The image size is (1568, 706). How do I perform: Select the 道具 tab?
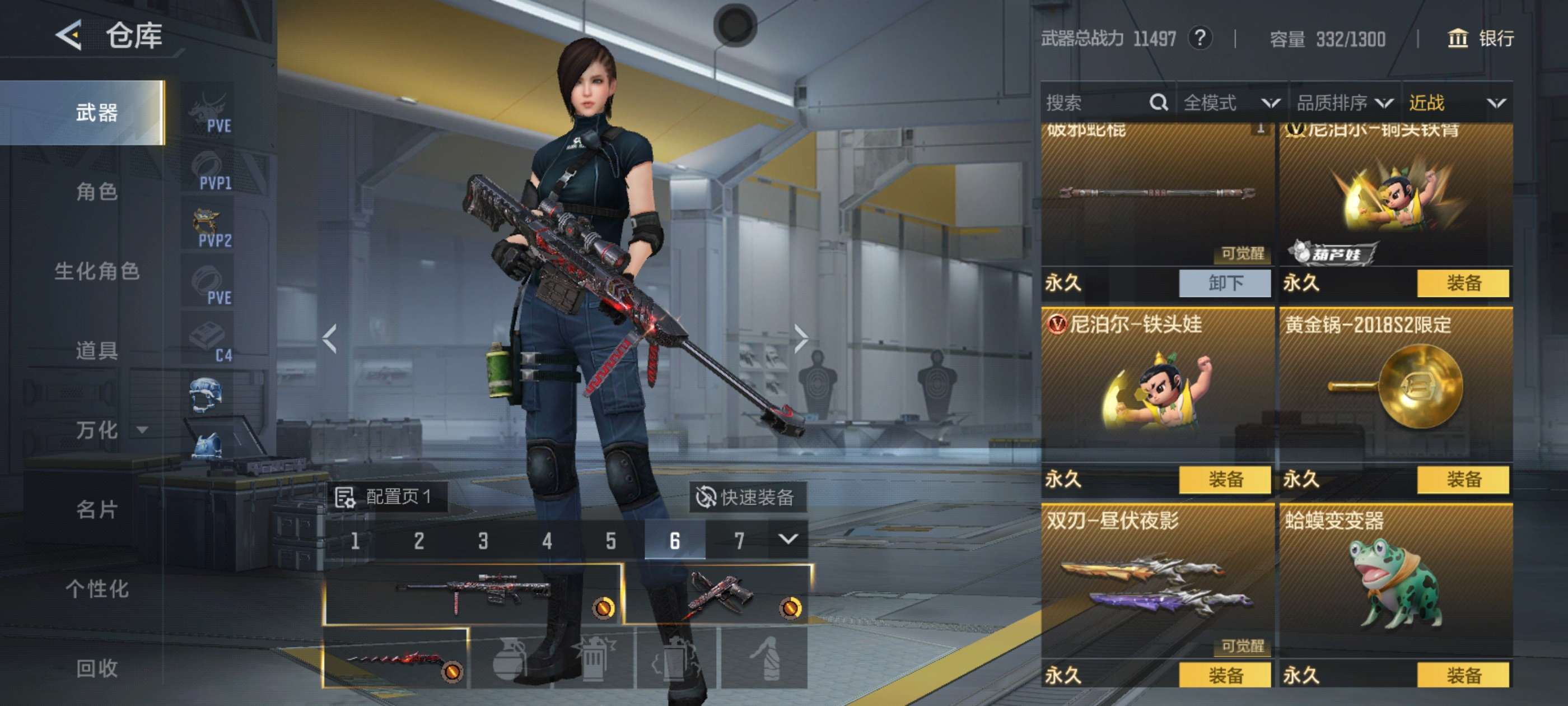96,350
